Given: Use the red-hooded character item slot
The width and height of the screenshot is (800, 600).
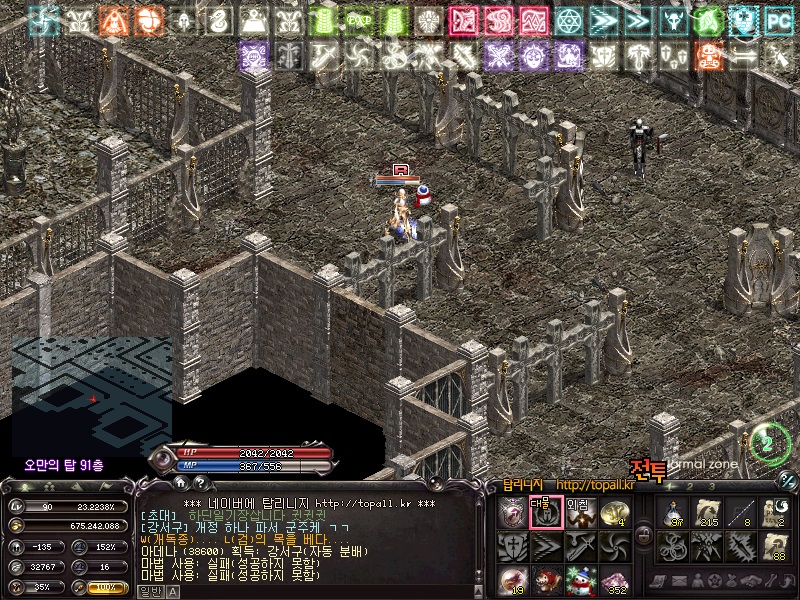Looking at the screenshot, I should pos(546,580).
